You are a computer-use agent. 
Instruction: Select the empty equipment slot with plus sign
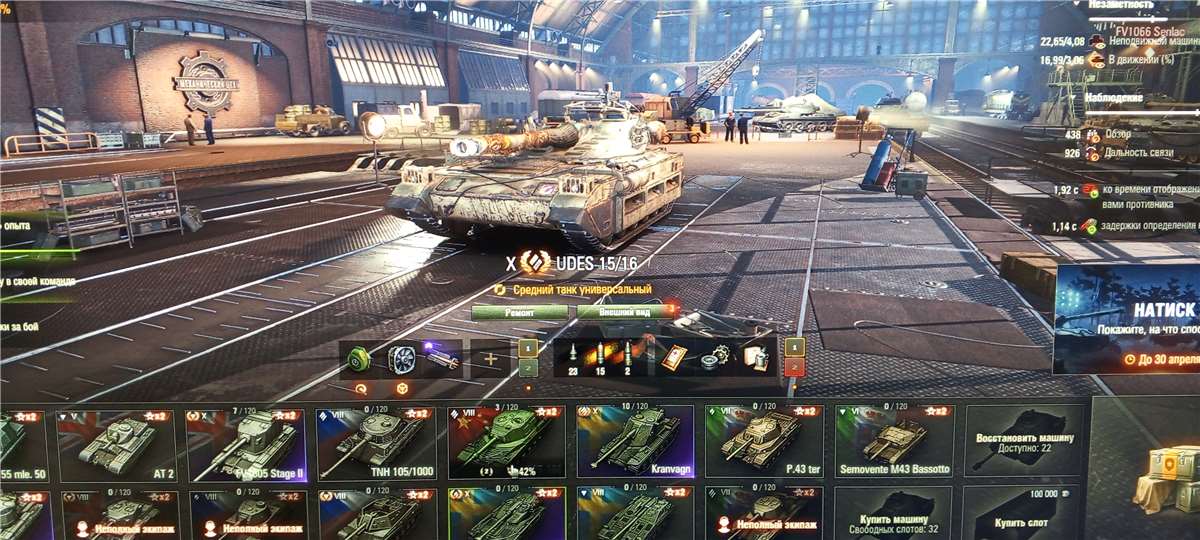point(490,359)
